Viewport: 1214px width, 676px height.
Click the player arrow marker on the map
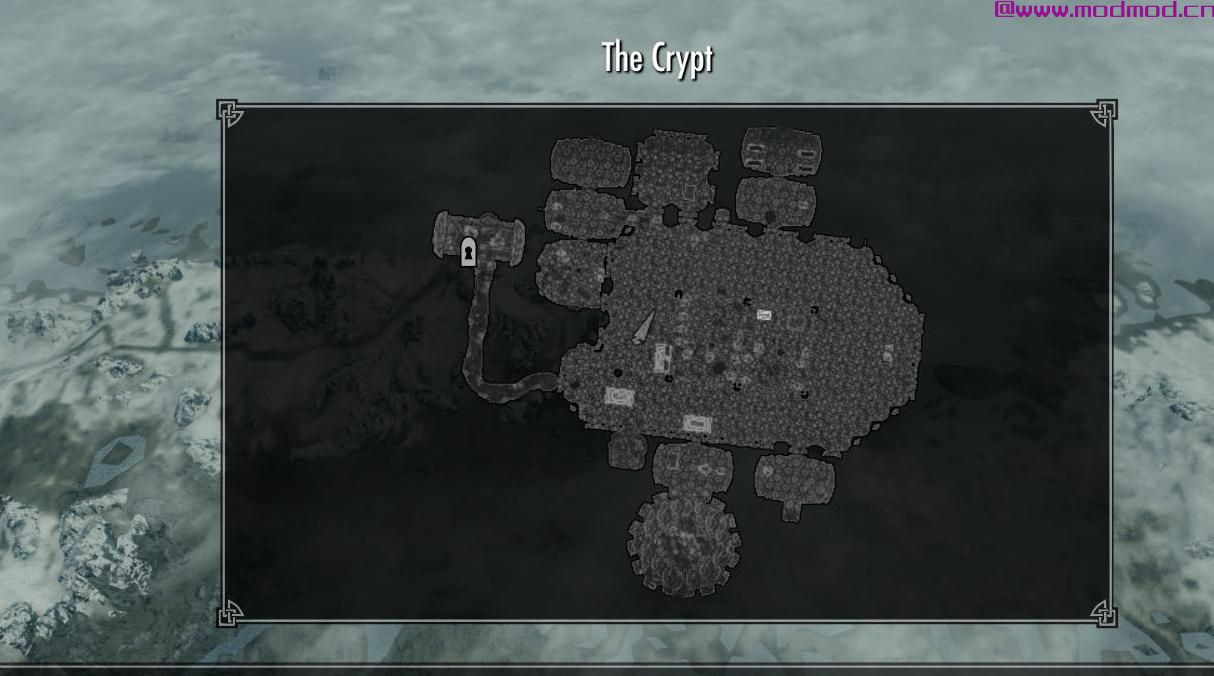[x=643, y=327]
